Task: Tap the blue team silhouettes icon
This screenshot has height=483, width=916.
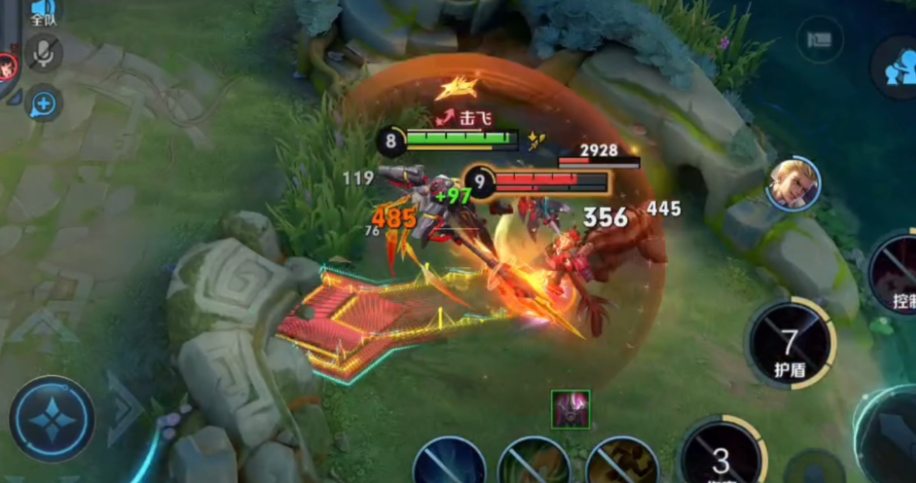Action: 896,68
